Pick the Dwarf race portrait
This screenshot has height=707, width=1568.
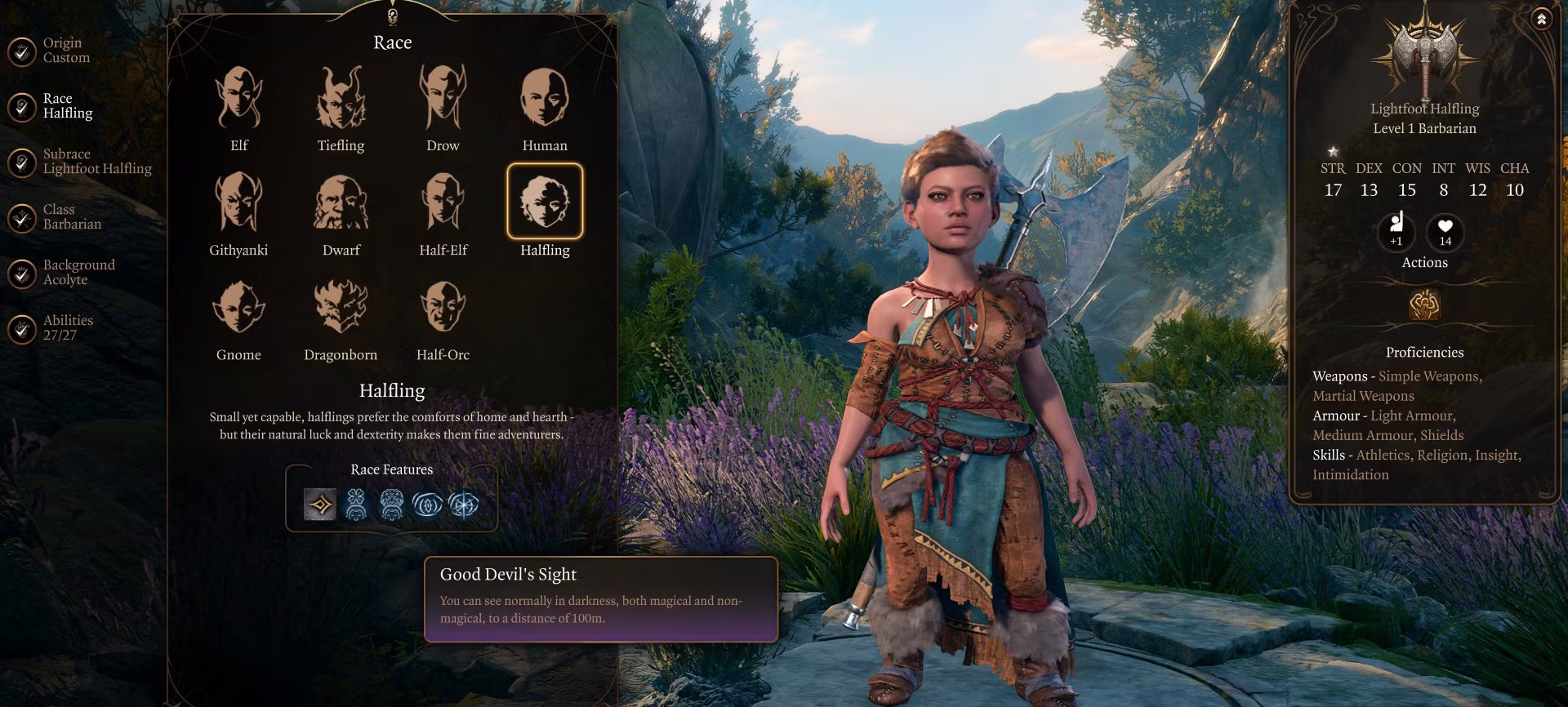click(341, 202)
